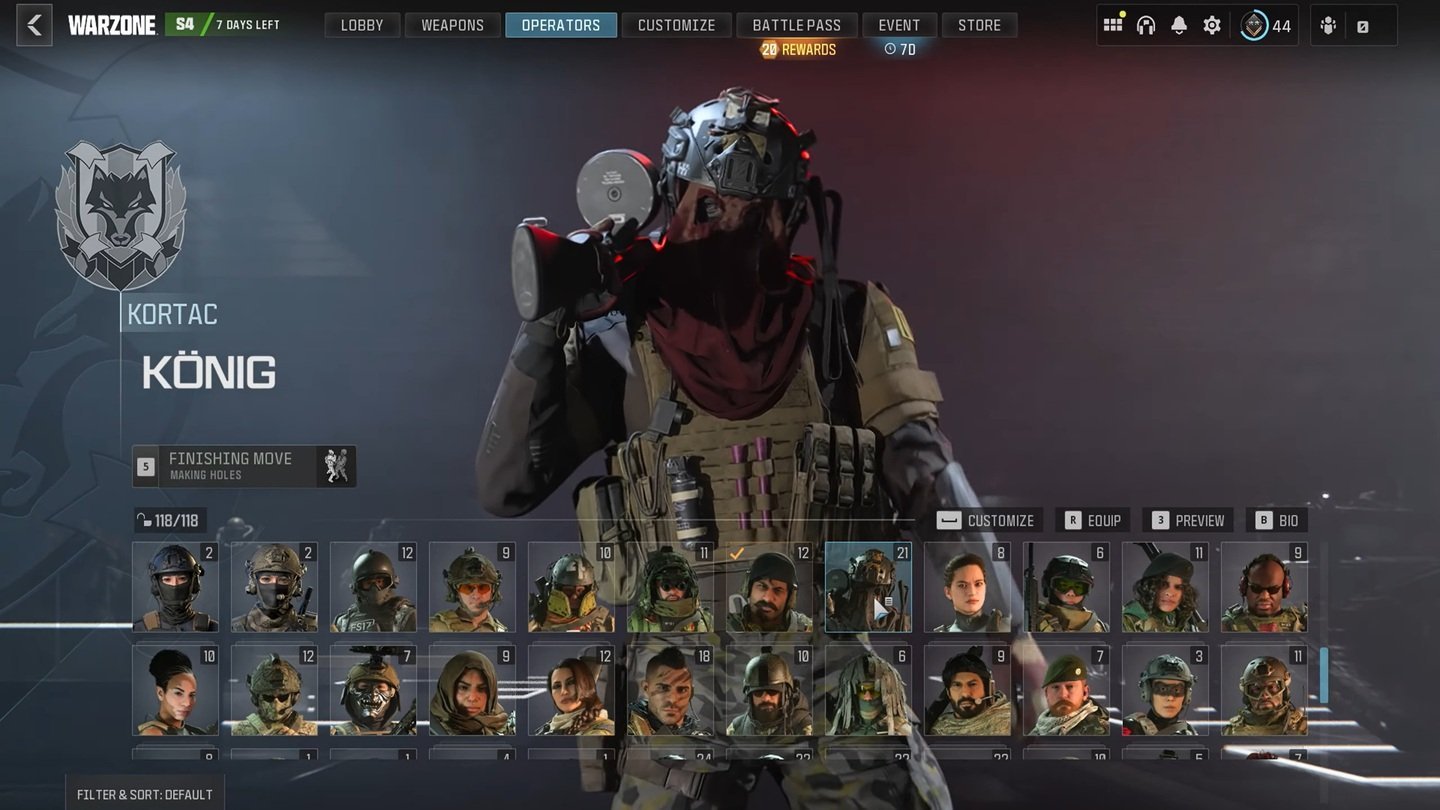1440x810 pixels.
Task: Open the grid menu icon
Action: (x=1113, y=25)
